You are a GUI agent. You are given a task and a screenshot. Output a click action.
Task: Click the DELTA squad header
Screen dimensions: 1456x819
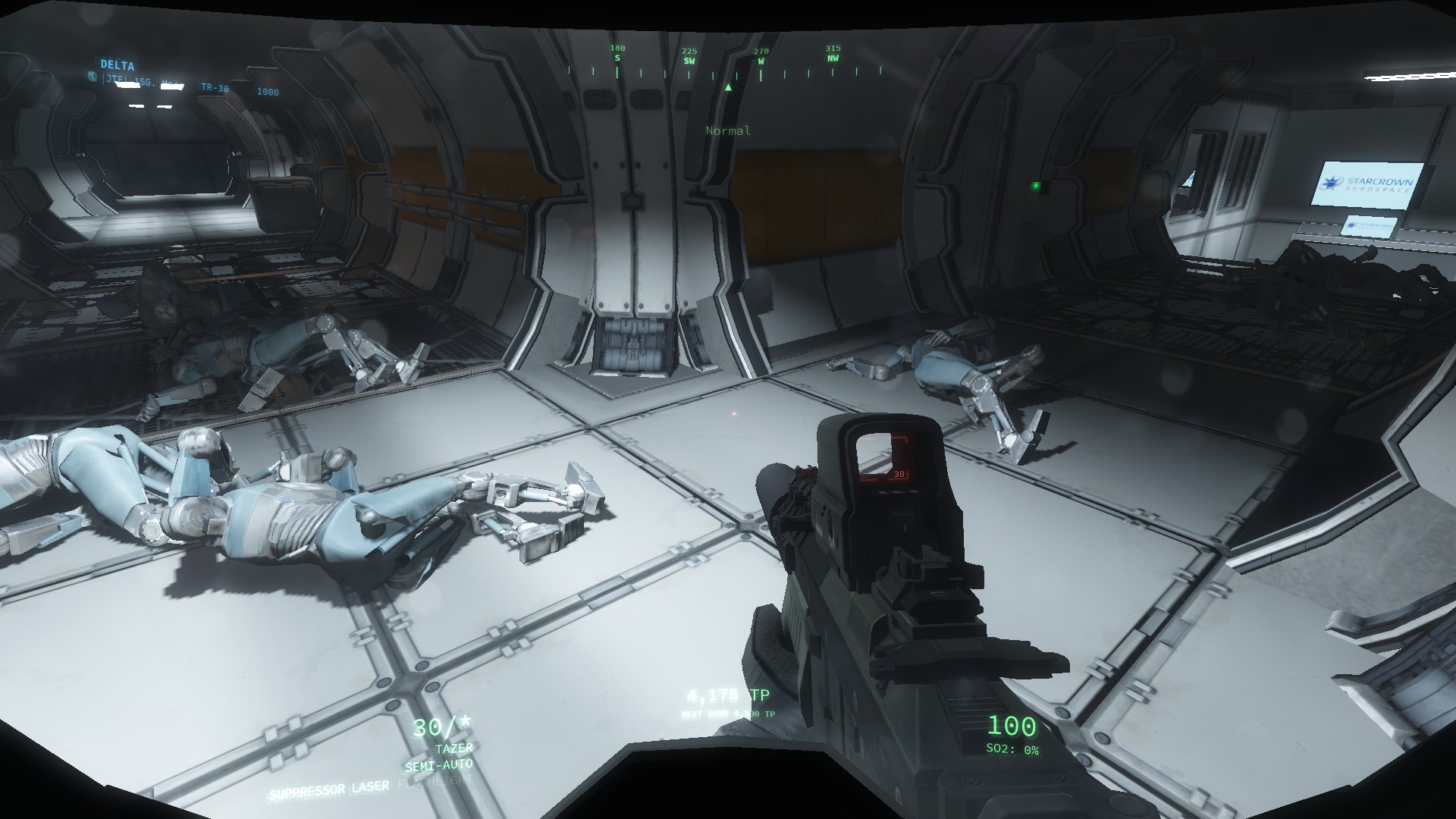click(117, 66)
